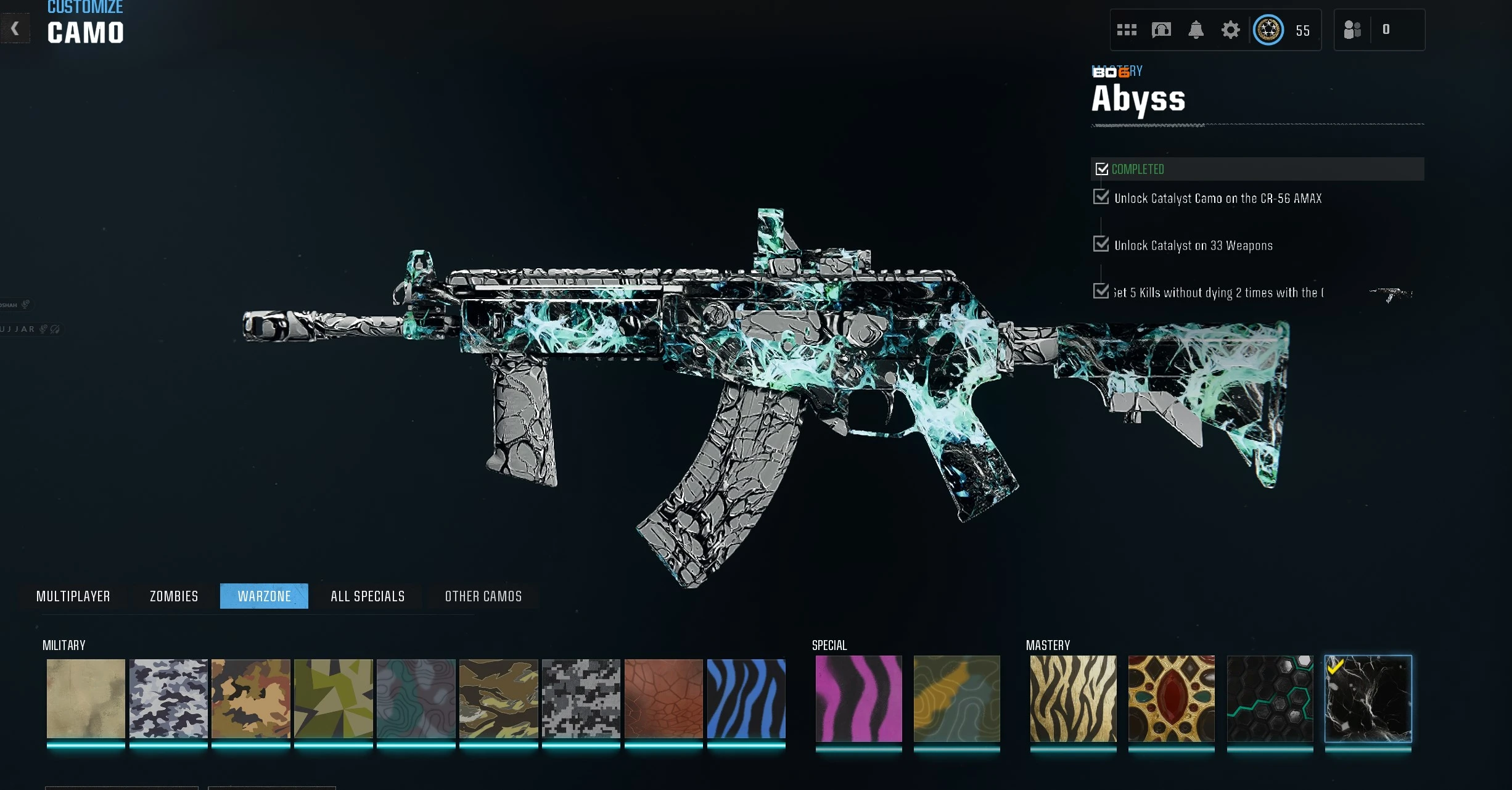
Task: Equip the pink and black wavy special camo
Action: tap(858, 699)
